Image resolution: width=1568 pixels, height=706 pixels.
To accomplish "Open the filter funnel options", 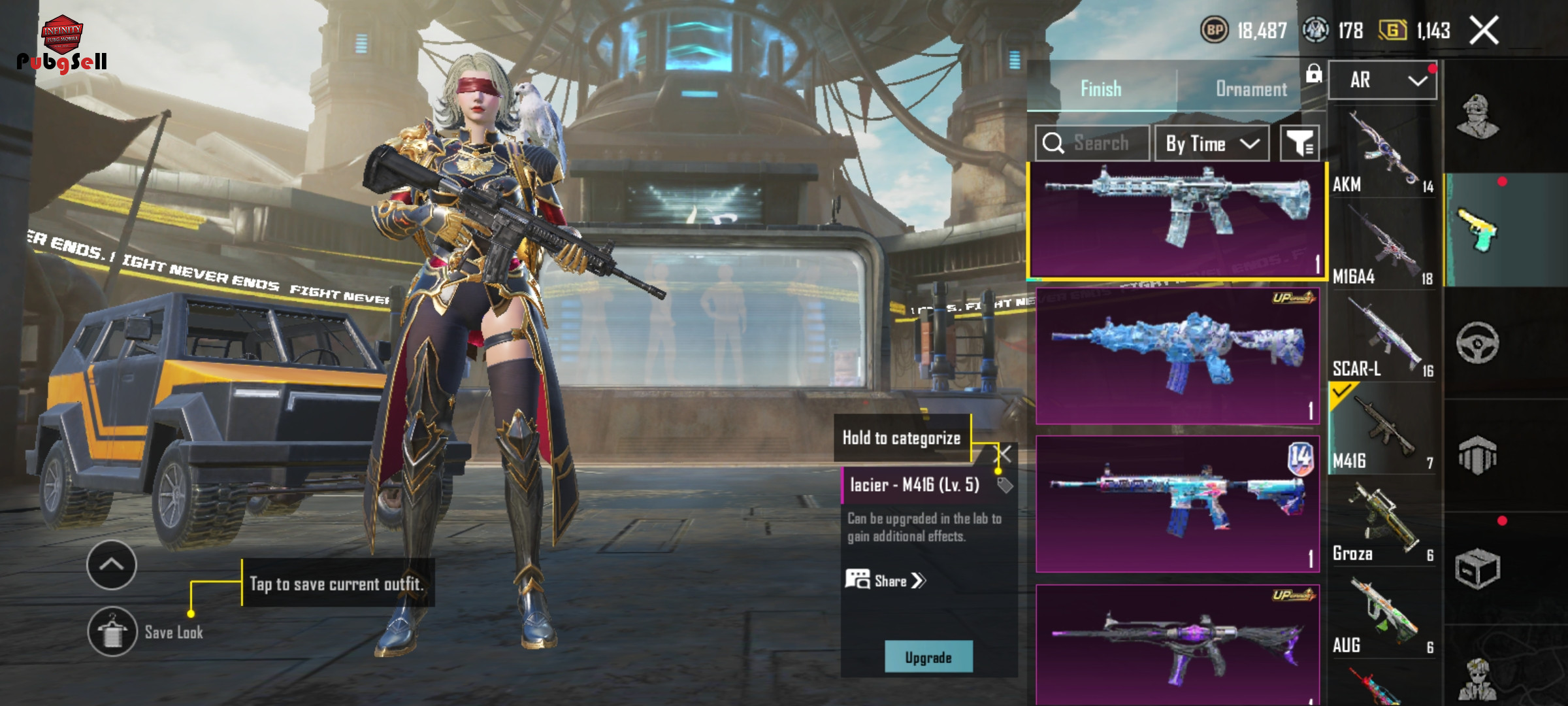I will 1299,143.
